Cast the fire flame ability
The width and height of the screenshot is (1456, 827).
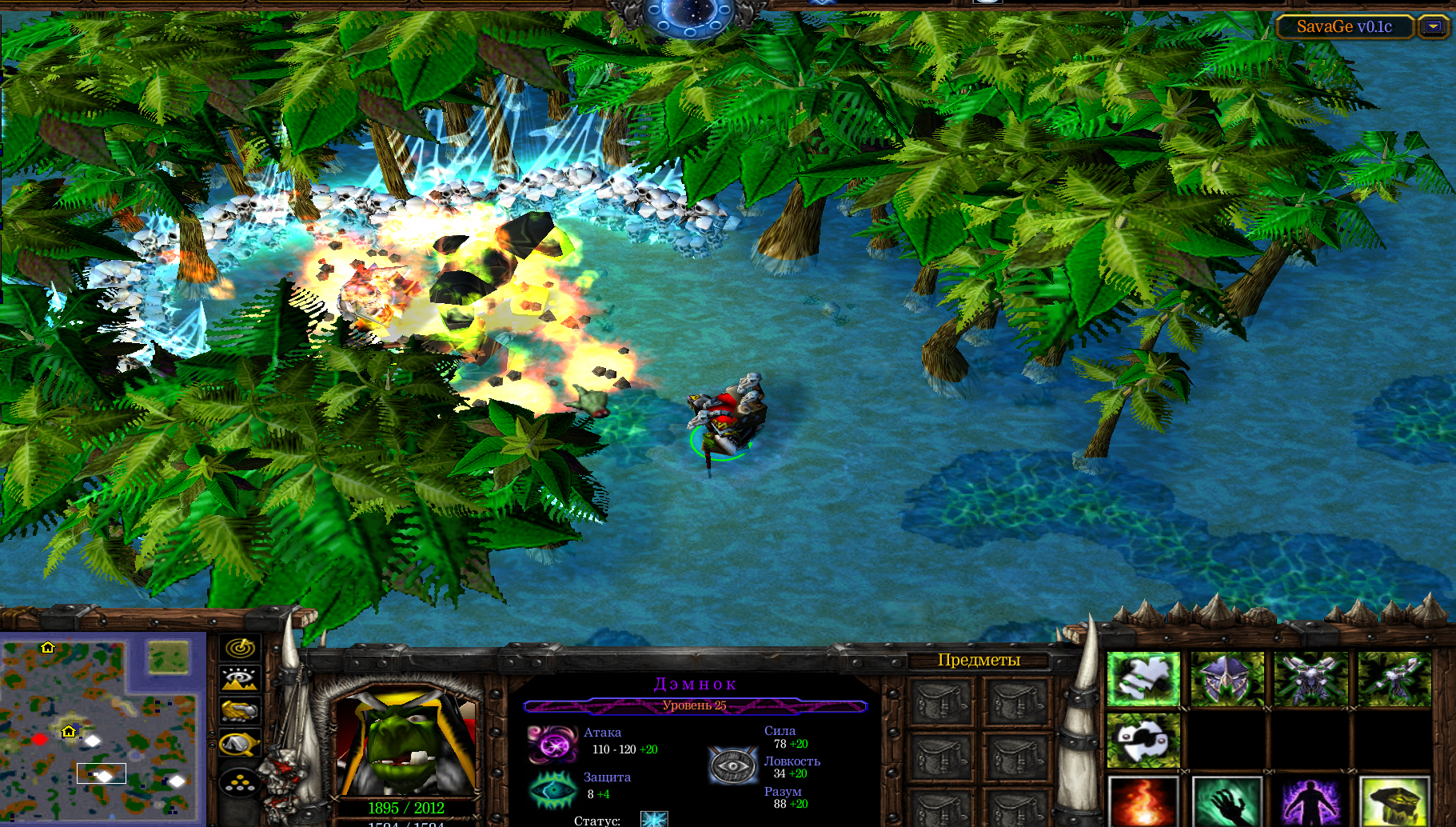click(x=1143, y=802)
